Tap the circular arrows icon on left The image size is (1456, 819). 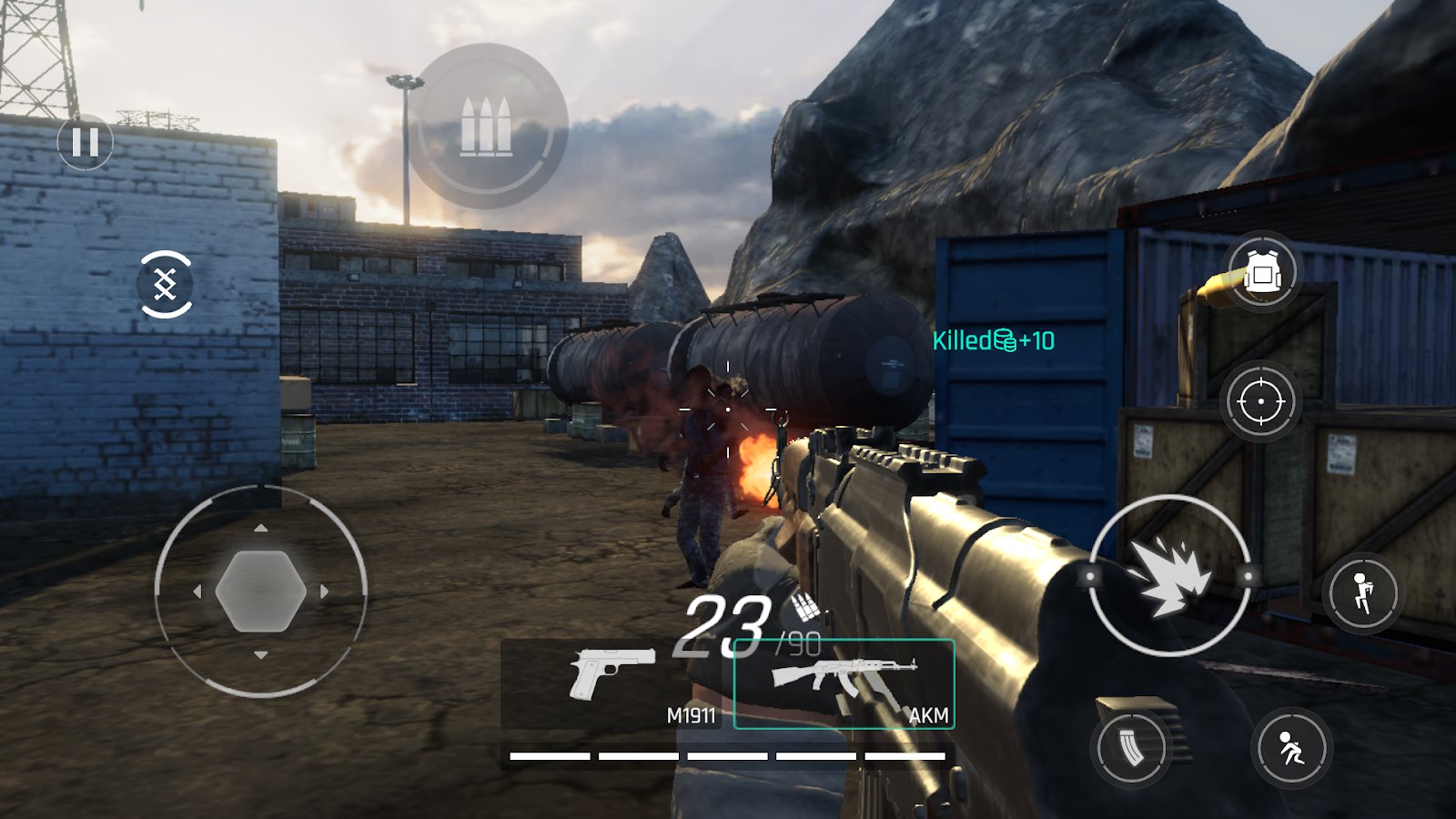click(x=165, y=284)
